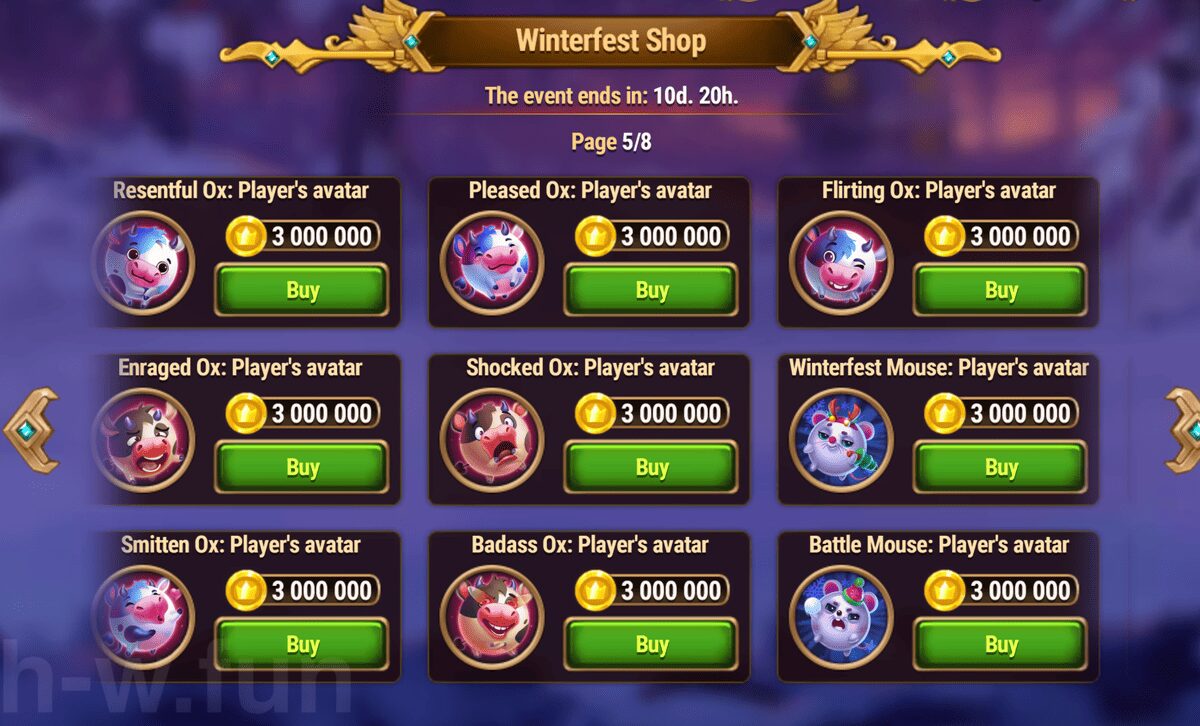The image size is (1200, 726).
Task: Select the Pleased Ox avatar portrait
Action: (x=492, y=263)
